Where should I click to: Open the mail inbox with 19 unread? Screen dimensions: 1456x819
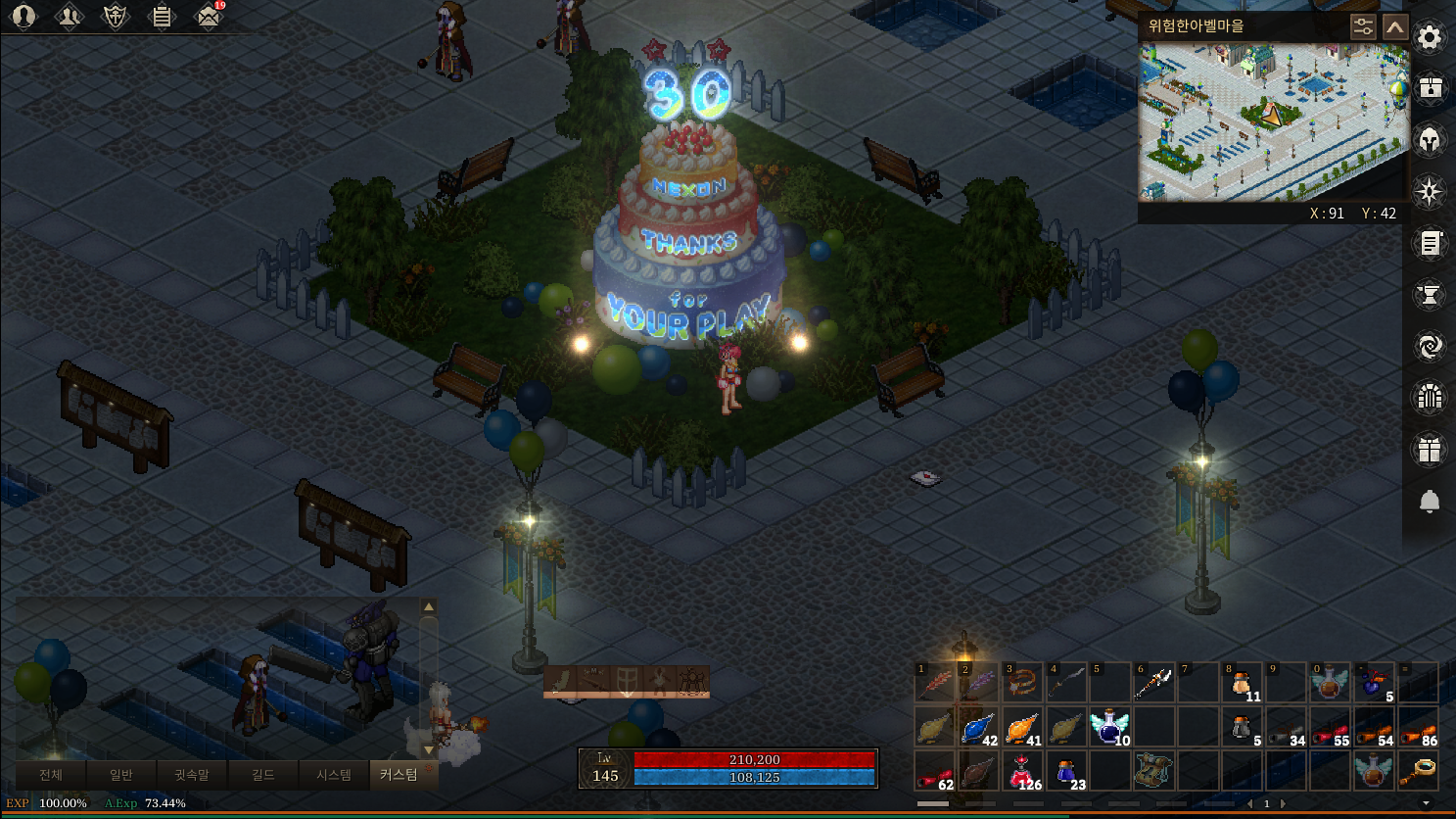(208, 17)
